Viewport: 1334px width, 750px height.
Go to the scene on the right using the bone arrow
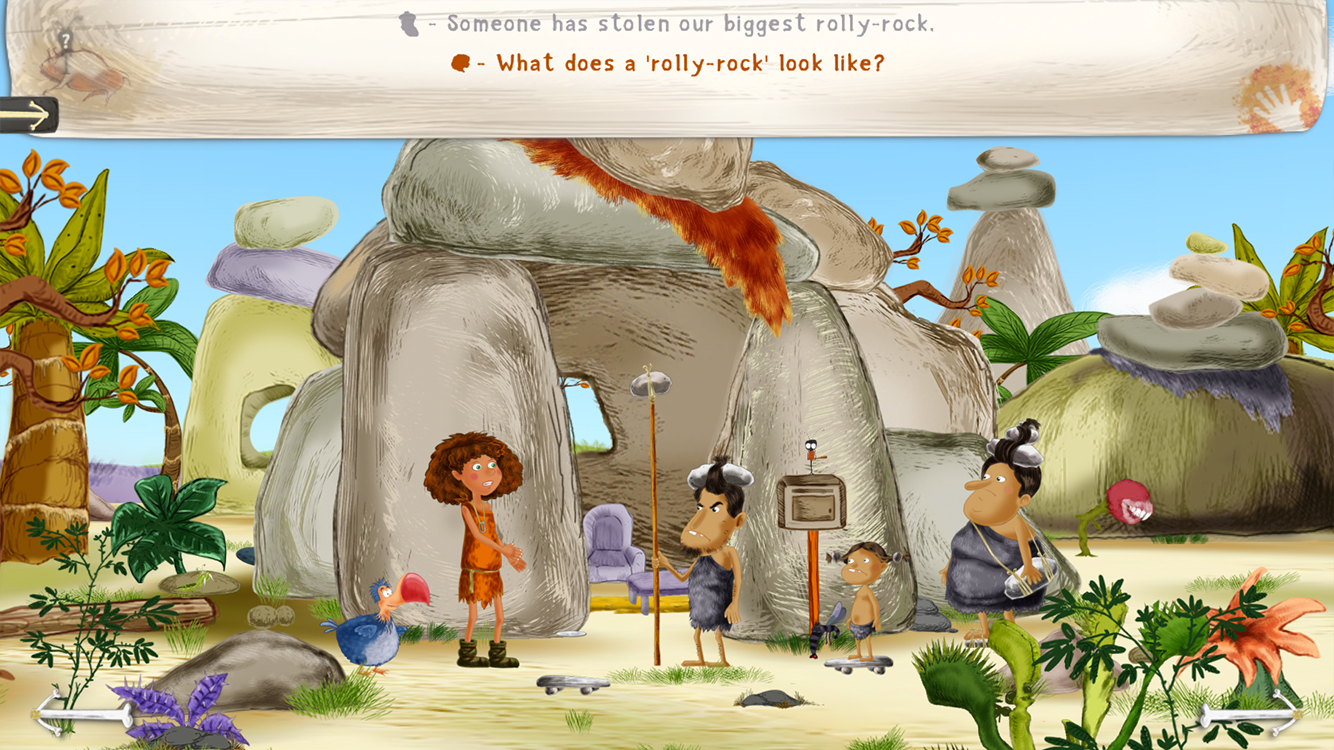(x=1249, y=714)
